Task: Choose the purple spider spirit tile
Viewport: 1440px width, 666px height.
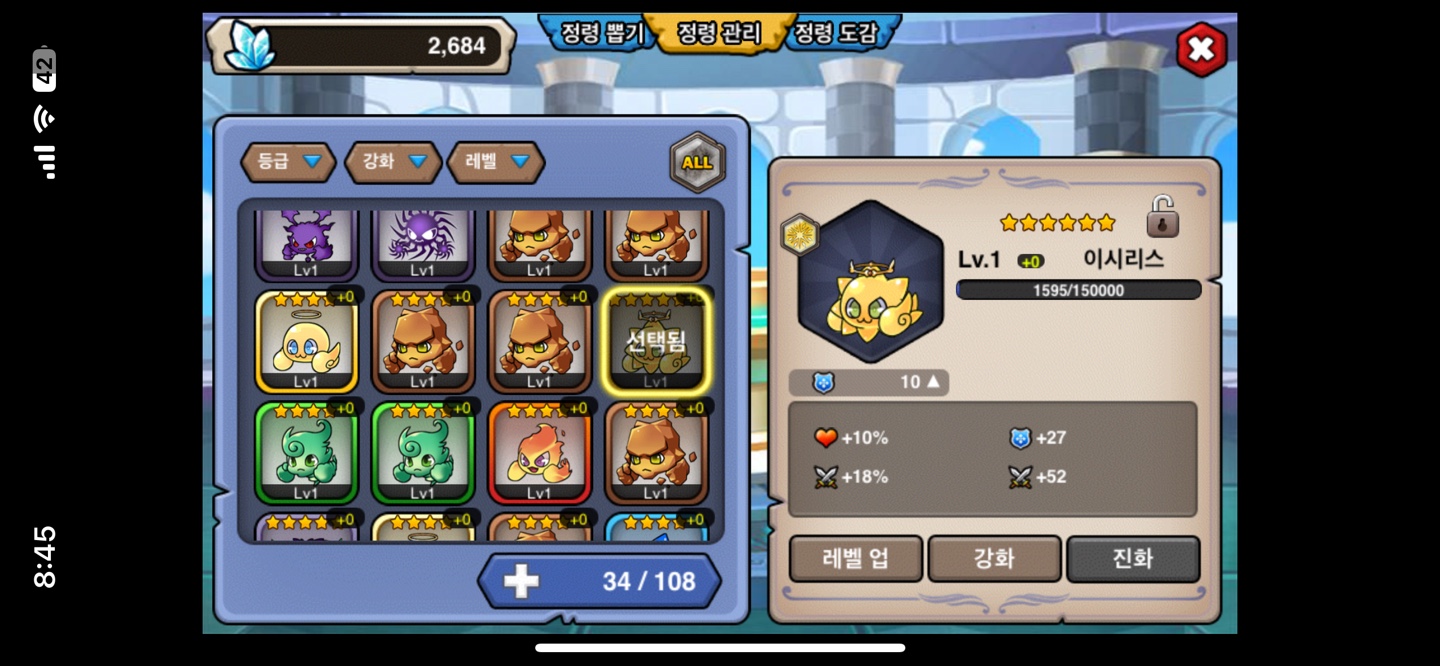Action: [x=422, y=243]
